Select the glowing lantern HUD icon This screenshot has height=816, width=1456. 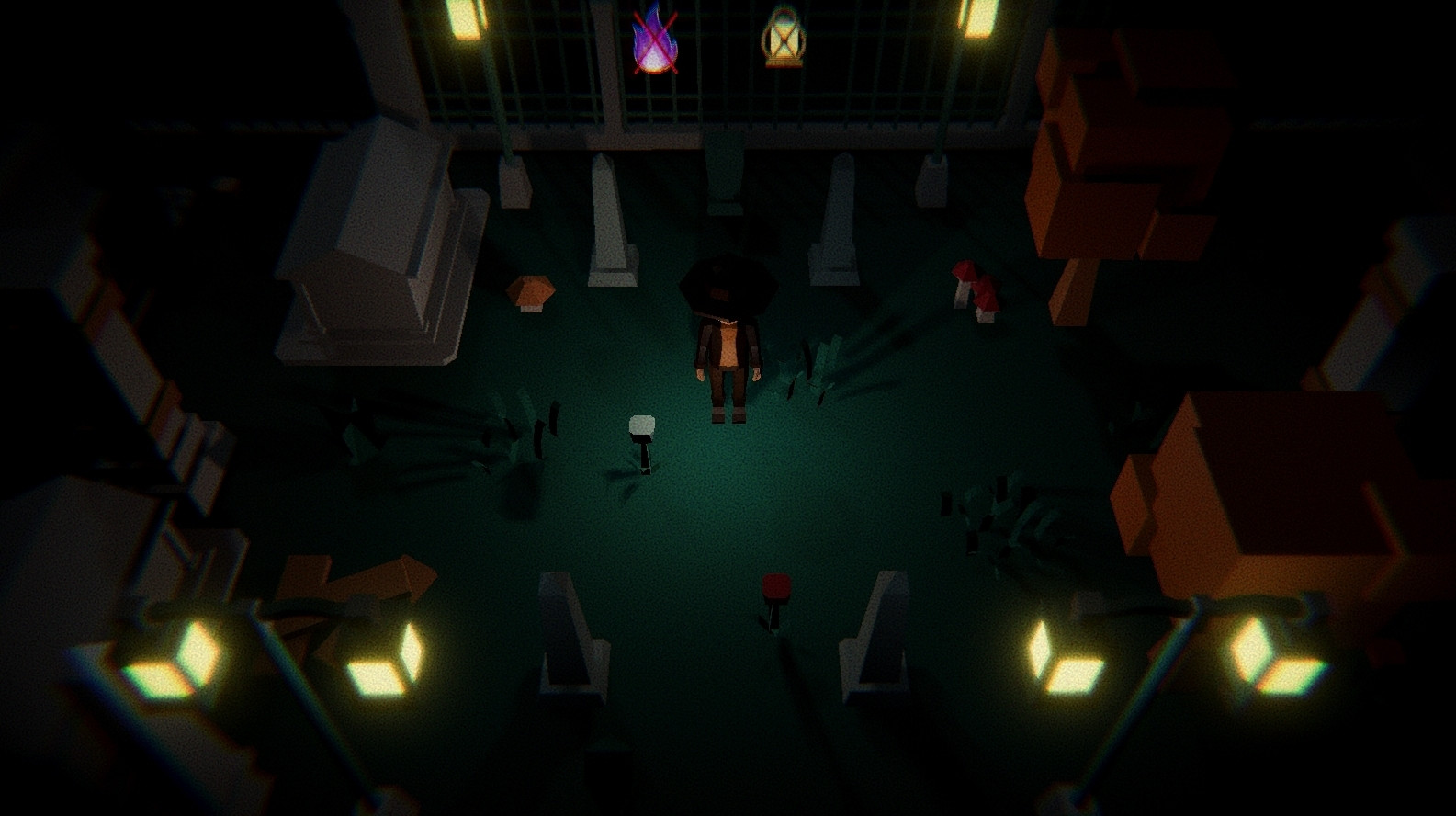[x=783, y=39]
